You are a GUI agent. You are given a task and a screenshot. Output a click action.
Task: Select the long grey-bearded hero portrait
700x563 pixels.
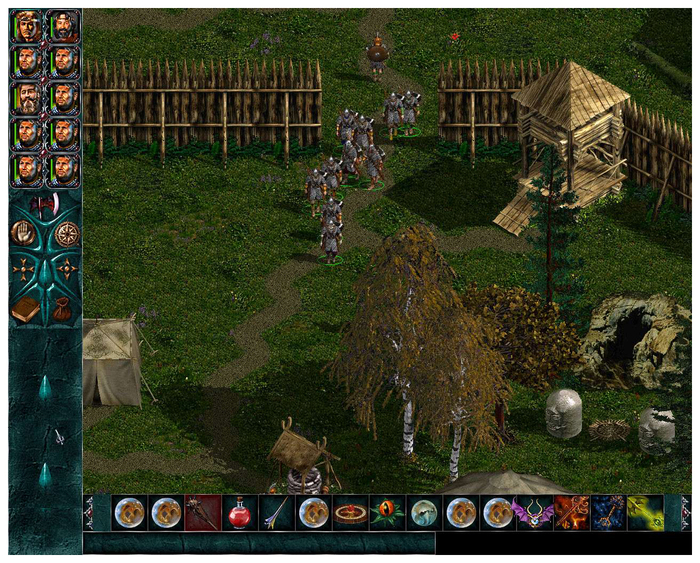pos(27,98)
